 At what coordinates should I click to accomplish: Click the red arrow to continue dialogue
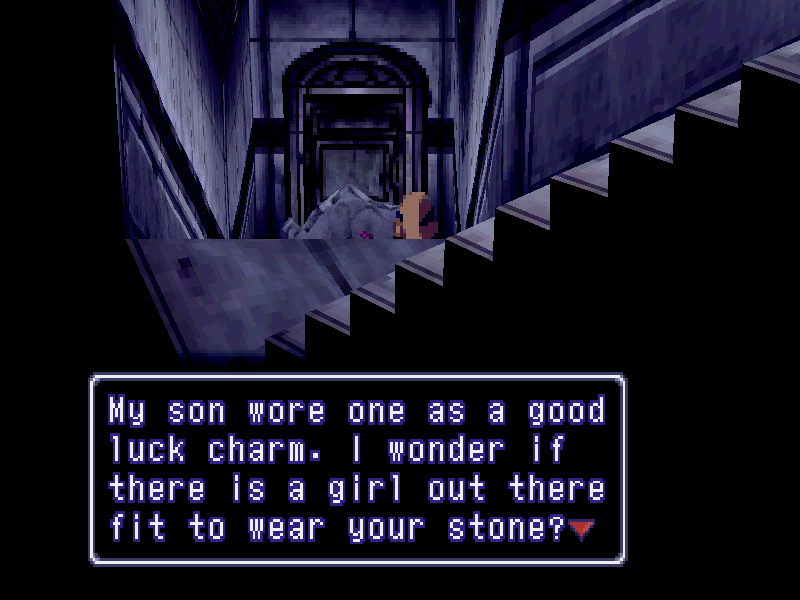(581, 530)
